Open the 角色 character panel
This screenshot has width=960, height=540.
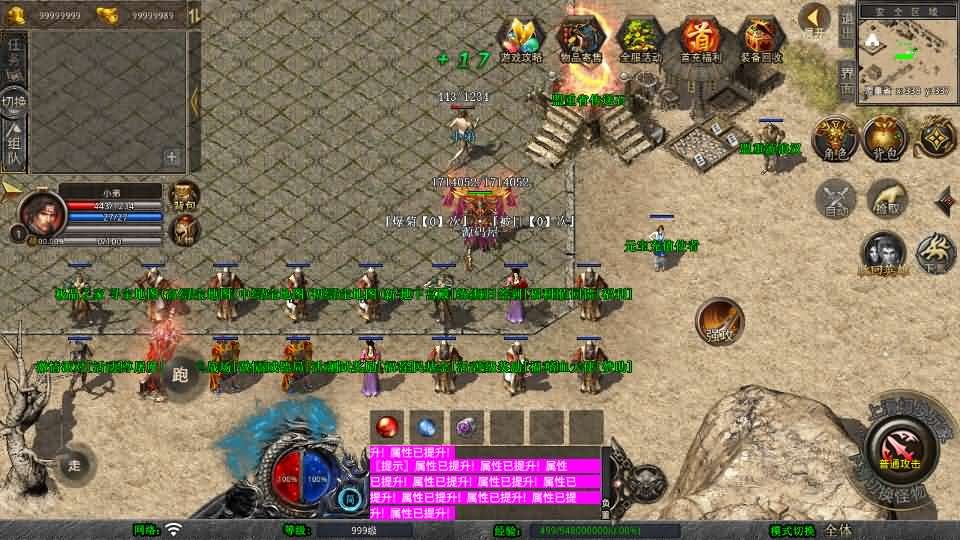coord(831,140)
